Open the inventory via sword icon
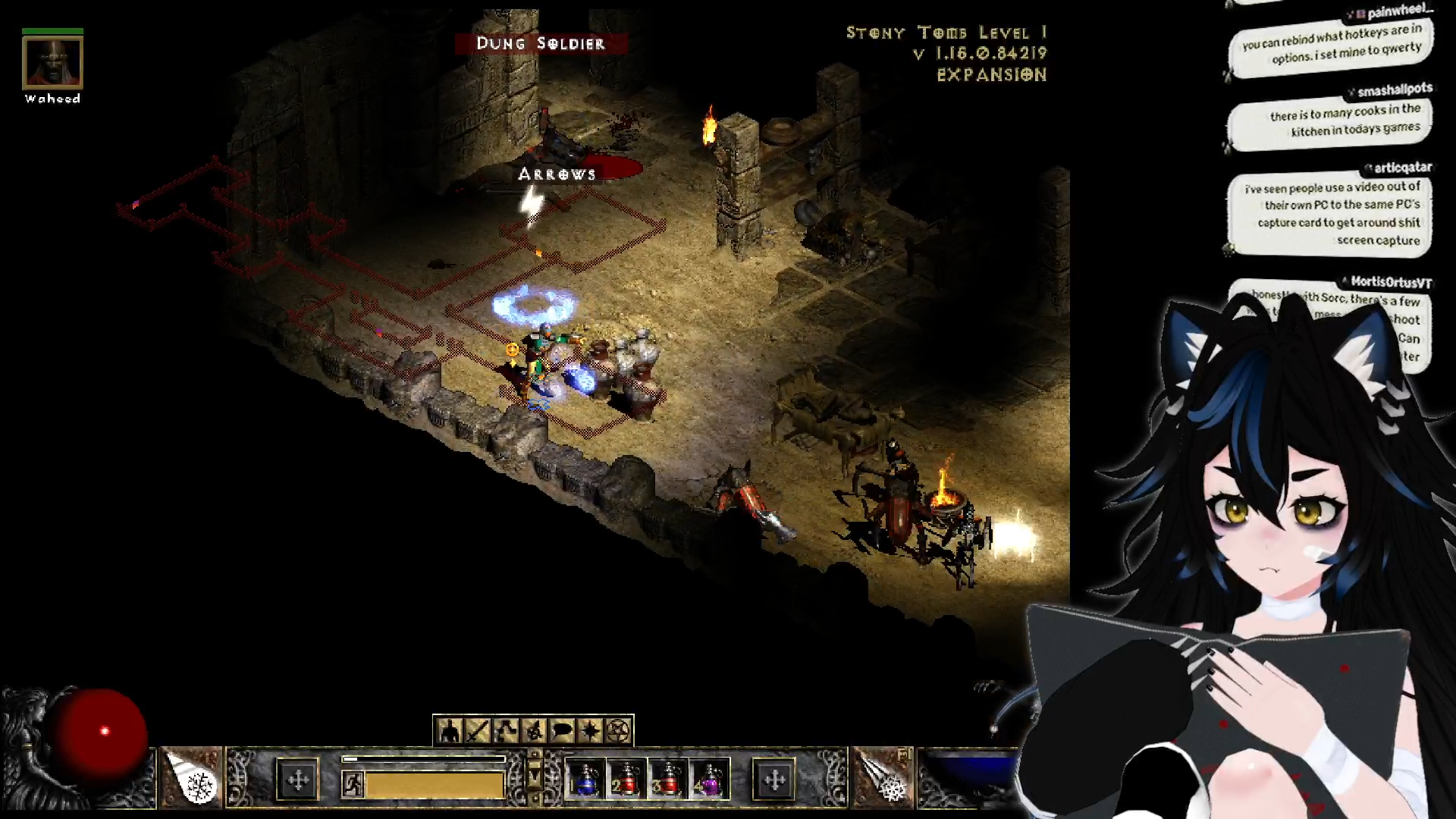1456x819 pixels. tap(478, 731)
